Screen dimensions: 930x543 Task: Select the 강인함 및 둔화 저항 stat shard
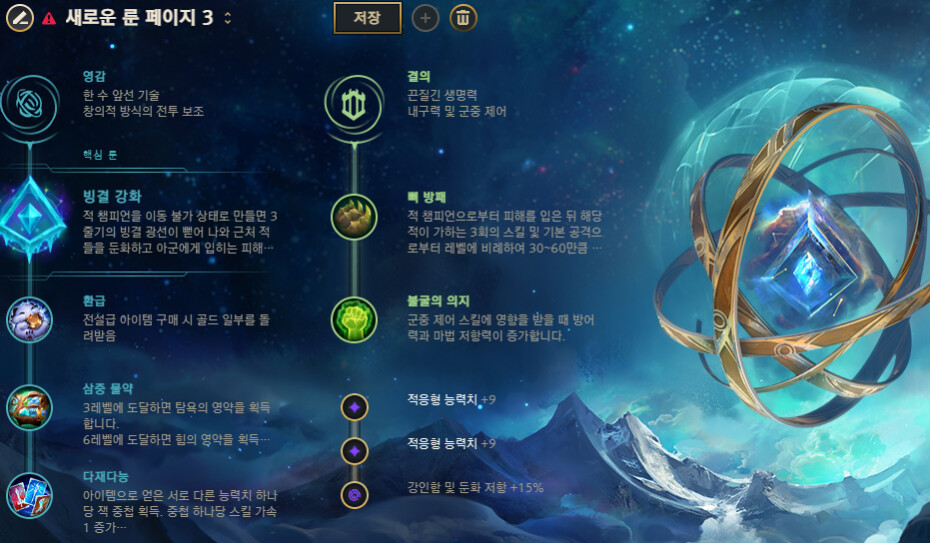pos(354,494)
